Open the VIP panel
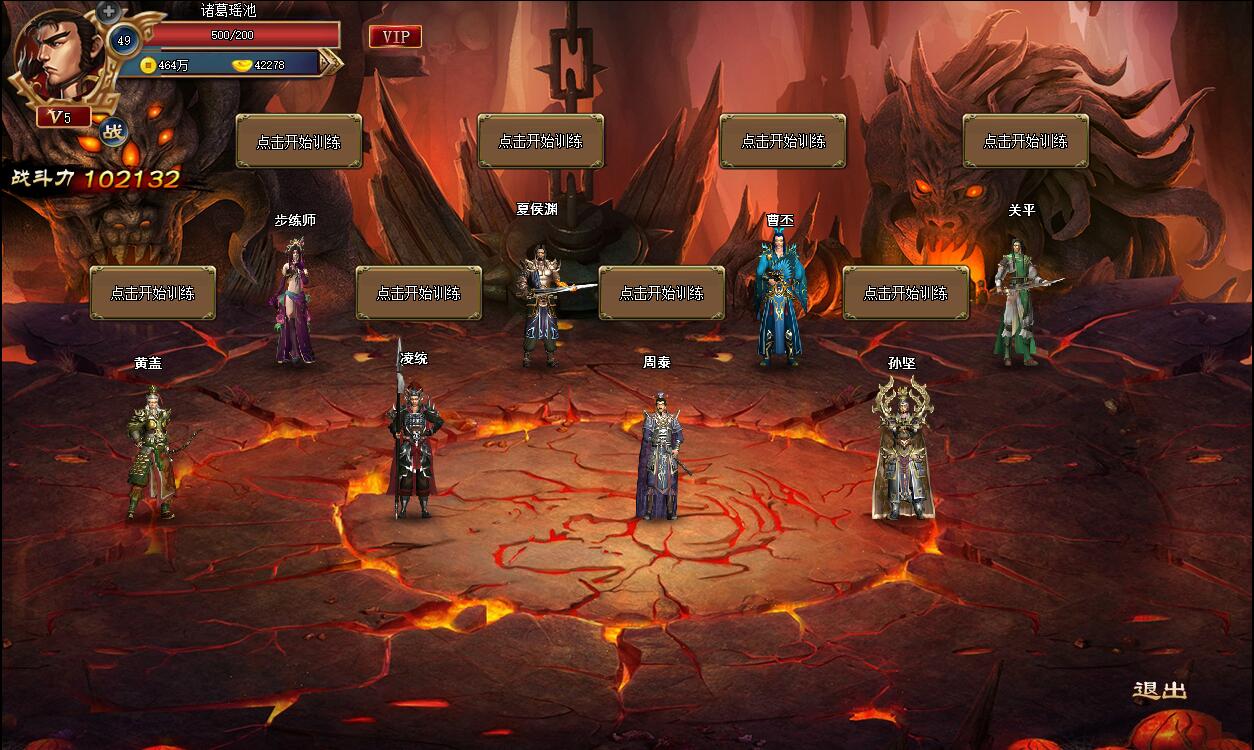The height and width of the screenshot is (750, 1254). coord(395,37)
